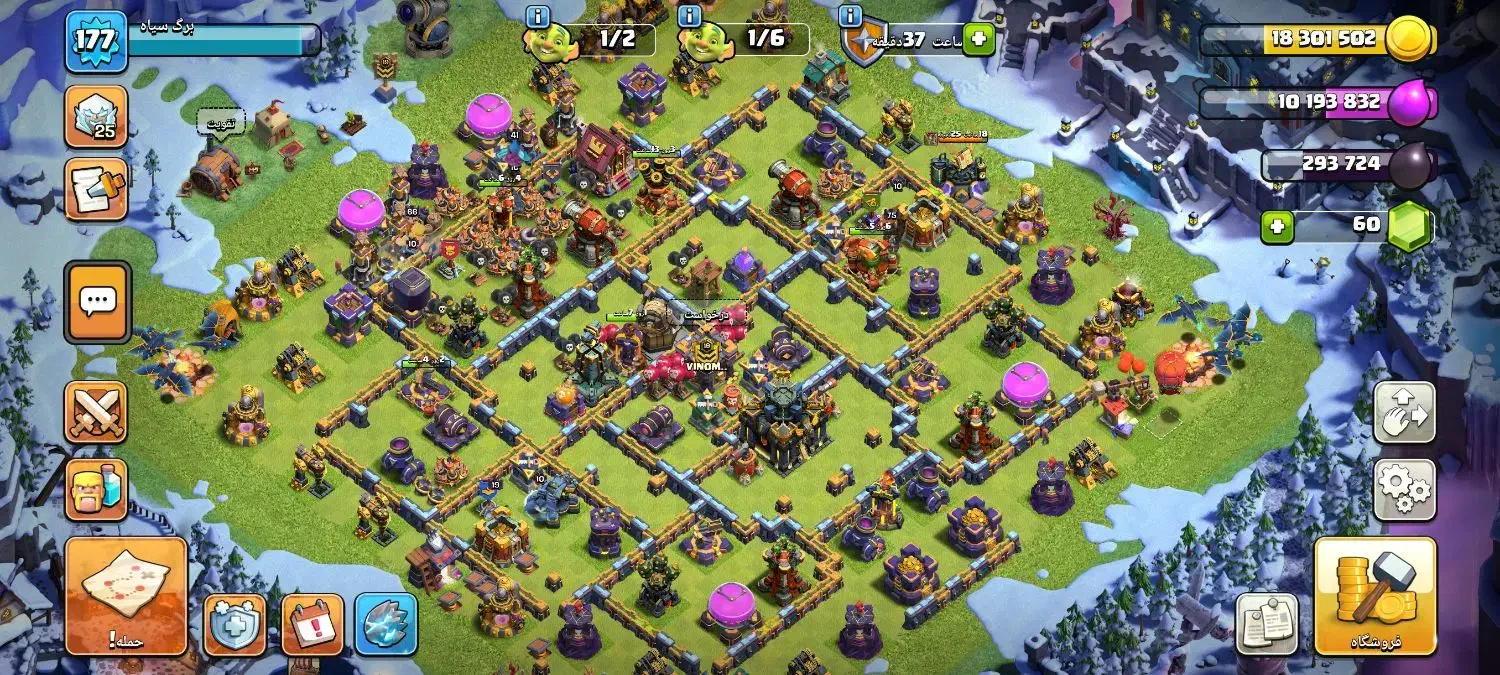Add shield time with green plus
Viewport: 1500px width, 675px height.
(x=978, y=40)
